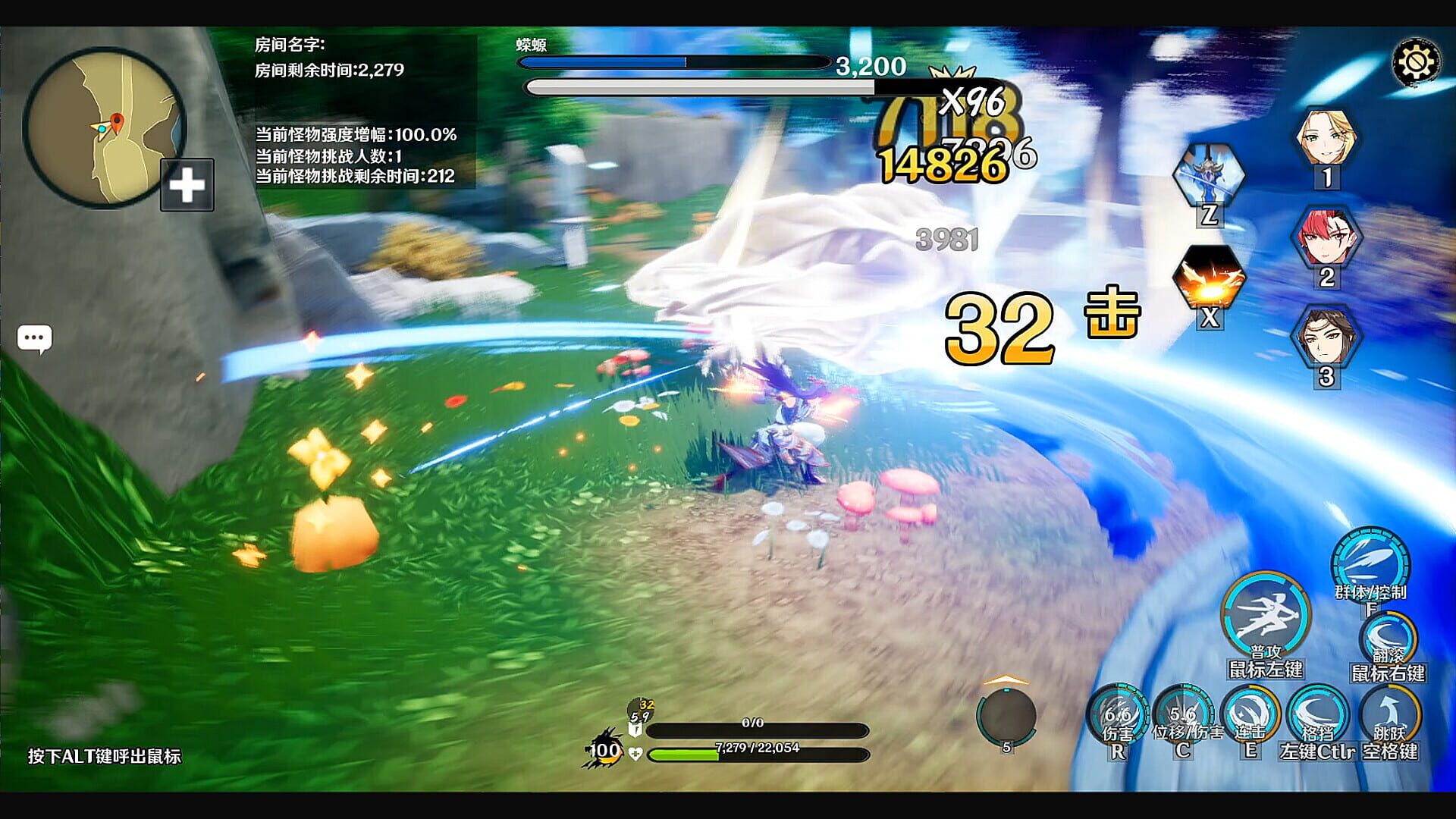Expand the minimap using the plus button
This screenshot has height=819, width=1456.
click(187, 183)
